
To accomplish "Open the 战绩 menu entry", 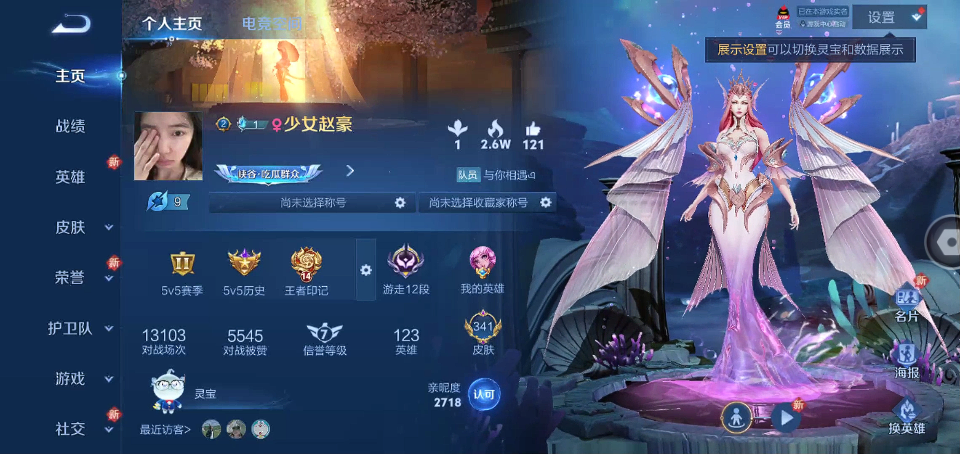I will 70,126.
